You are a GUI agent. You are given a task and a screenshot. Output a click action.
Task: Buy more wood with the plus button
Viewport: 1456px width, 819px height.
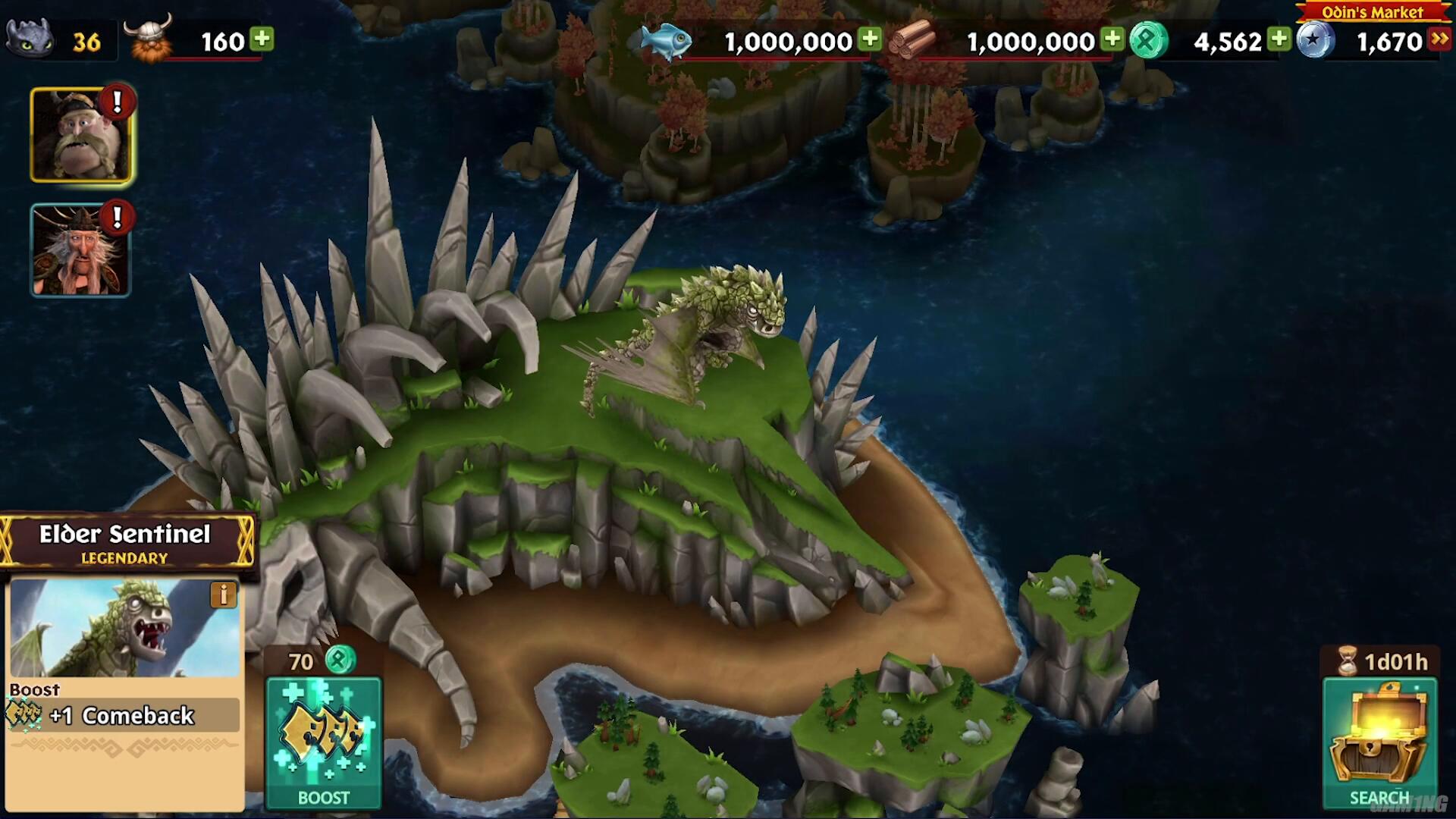1112,39
